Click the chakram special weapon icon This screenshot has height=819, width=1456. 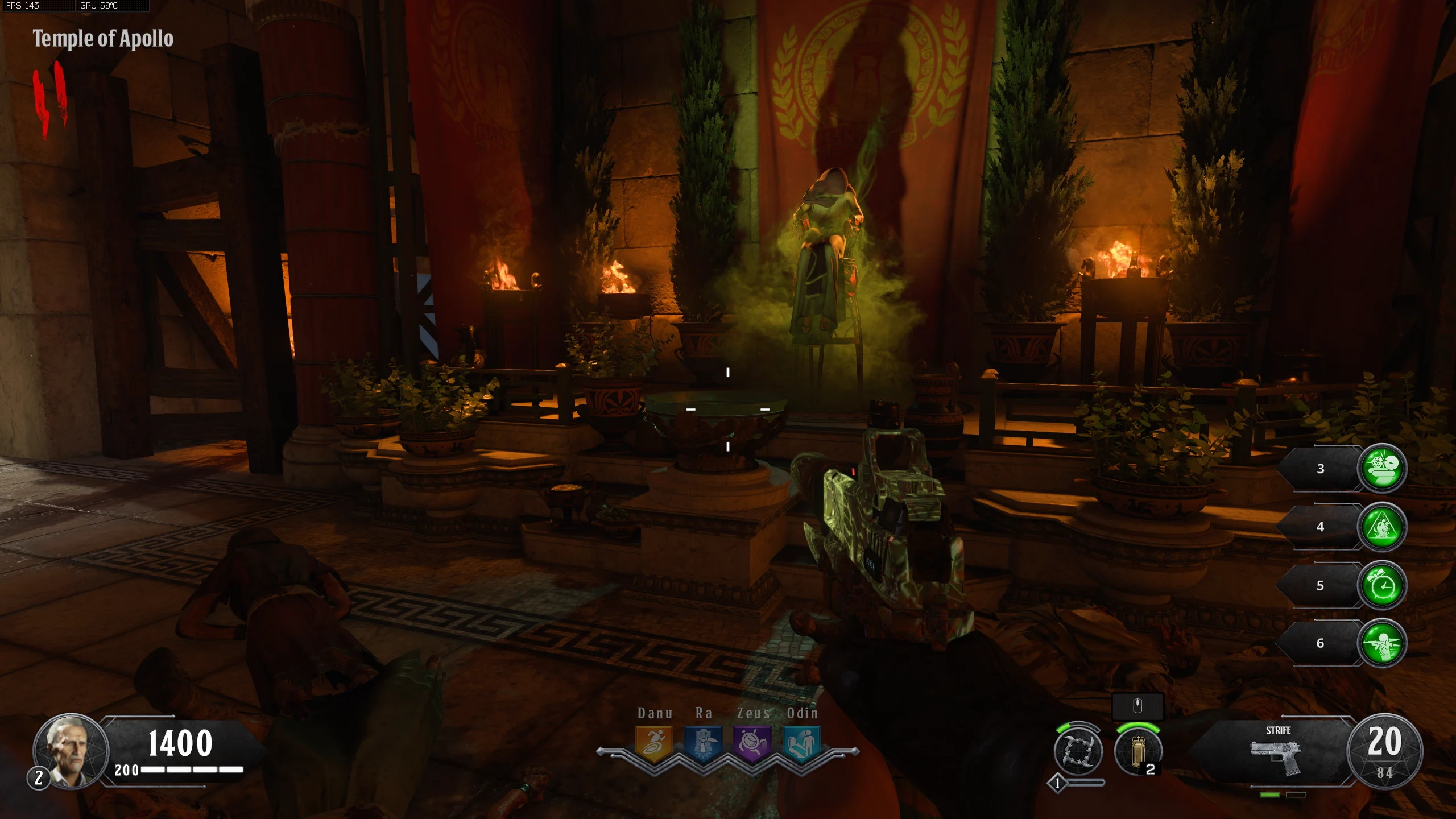[x=1078, y=752]
